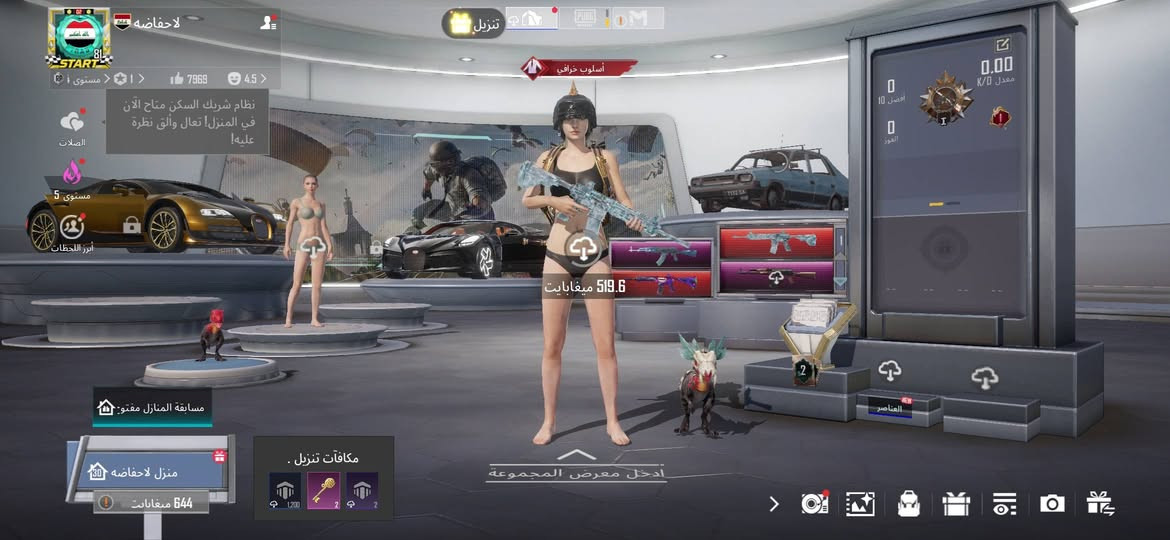This screenshot has width=1170, height=540.
Task: Open the camera screenshot mode
Action: (x=1052, y=504)
